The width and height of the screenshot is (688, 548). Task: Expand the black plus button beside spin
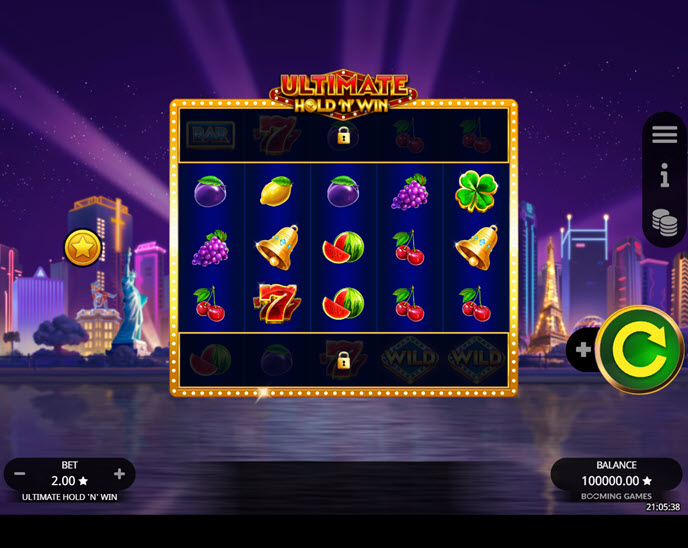(582, 350)
